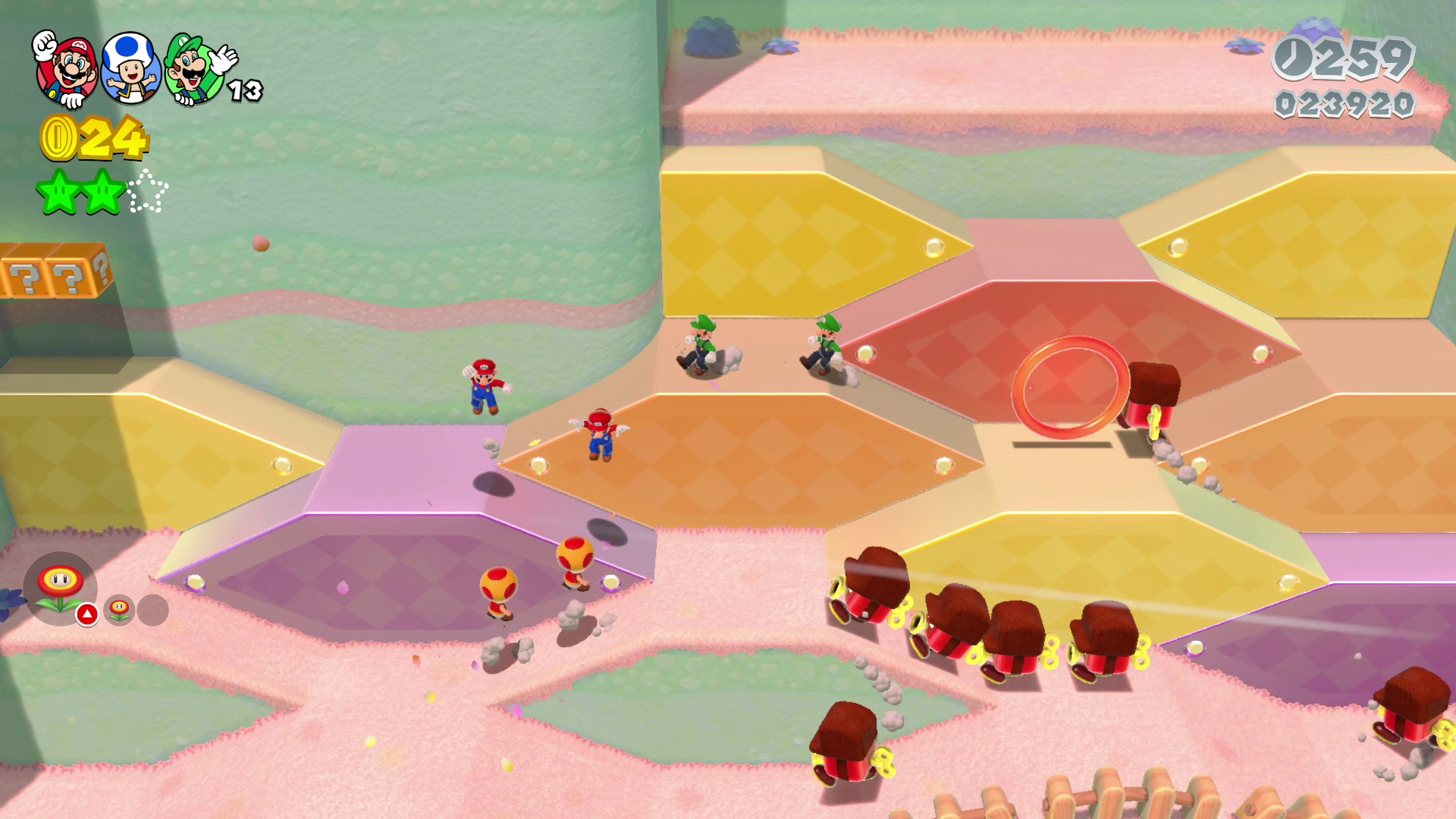Click the Luigi player portrait
This screenshot has height=819, width=1456.
tap(194, 70)
